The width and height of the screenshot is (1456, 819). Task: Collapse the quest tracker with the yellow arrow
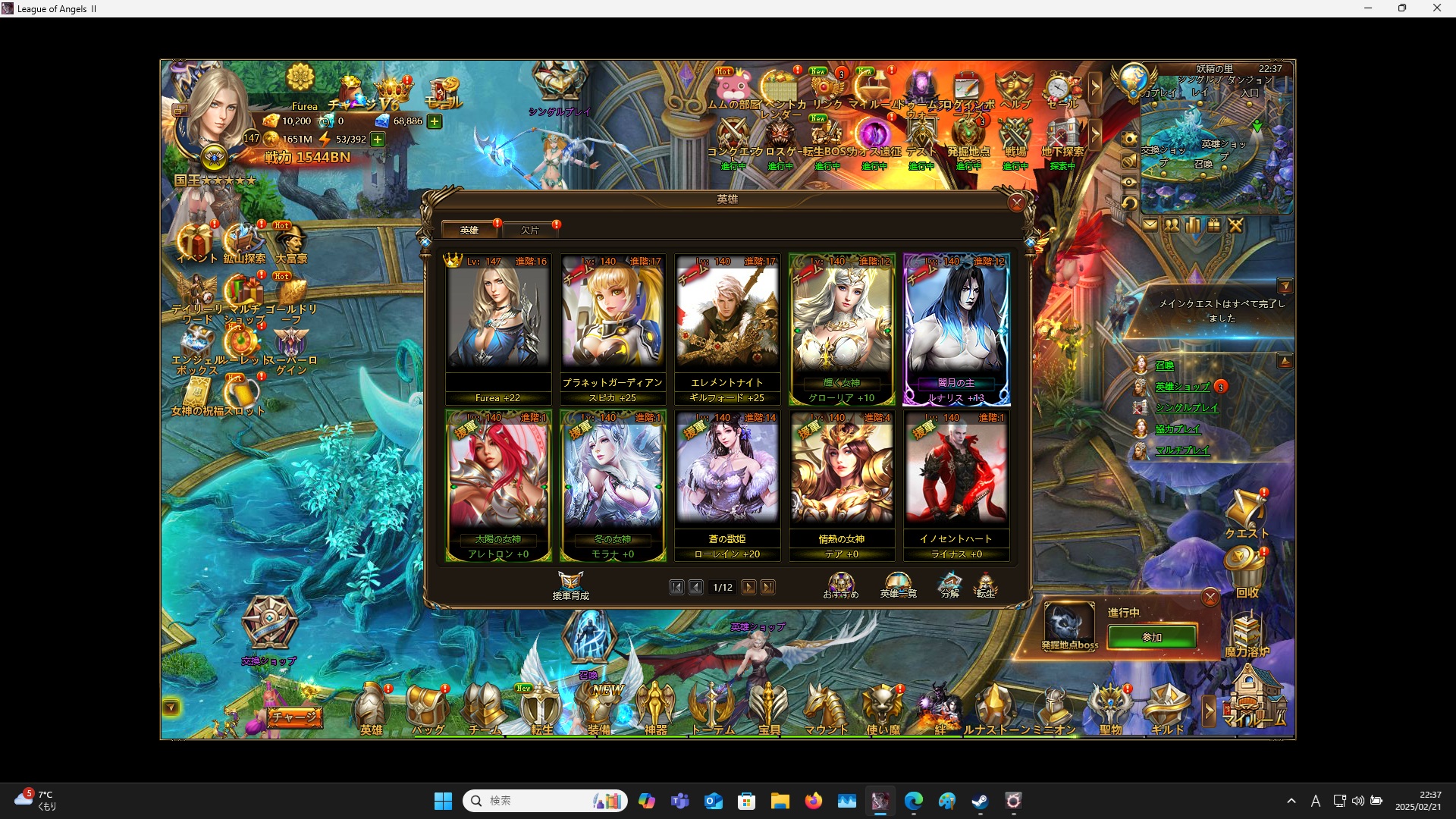tap(1287, 286)
